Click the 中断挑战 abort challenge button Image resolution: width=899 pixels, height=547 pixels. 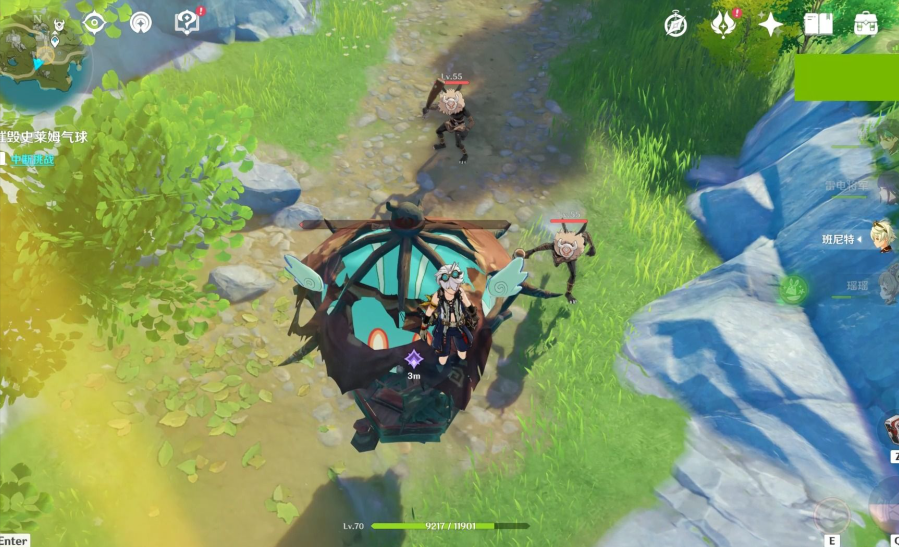tap(30, 159)
